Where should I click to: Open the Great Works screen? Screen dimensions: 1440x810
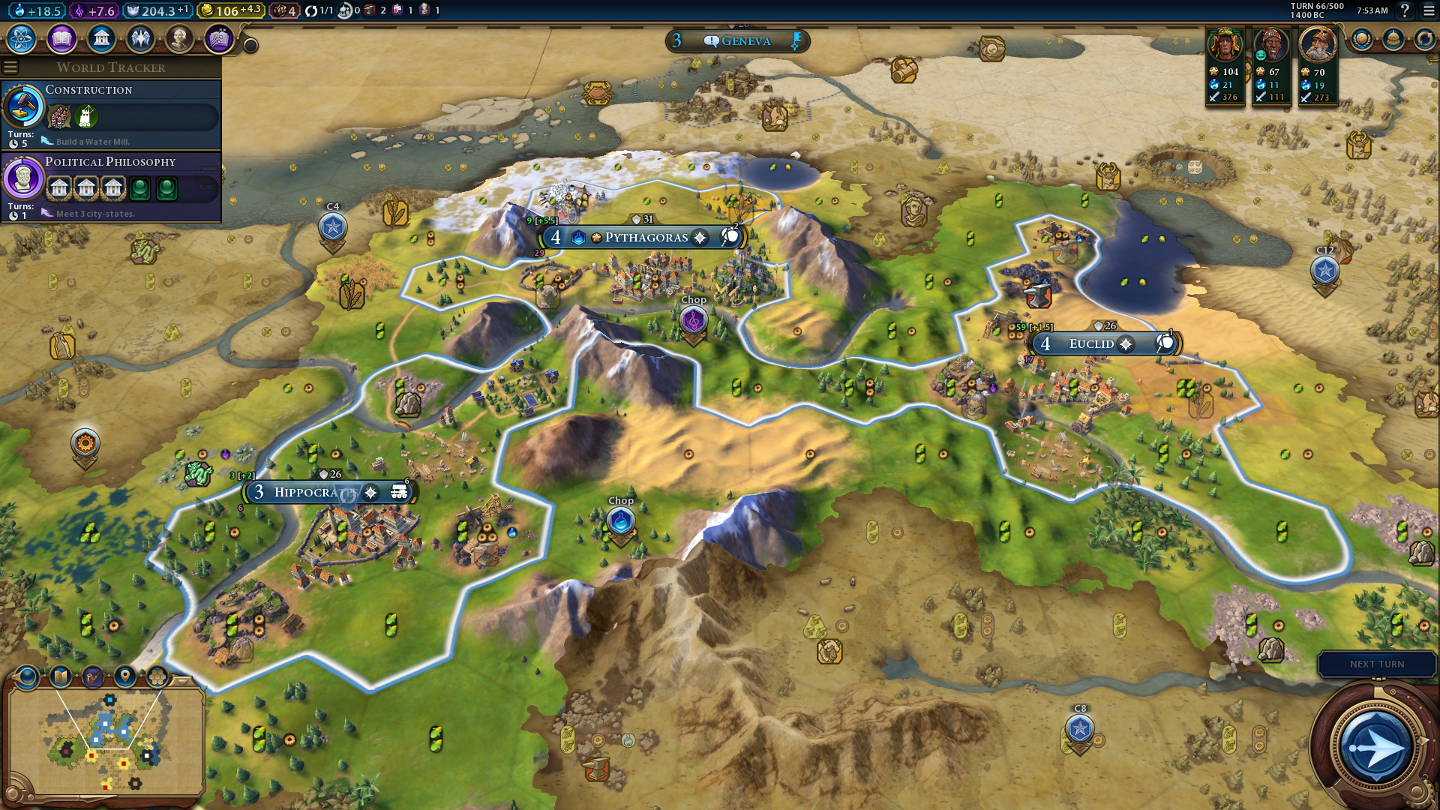pyautogui.click(x=219, y=39)
